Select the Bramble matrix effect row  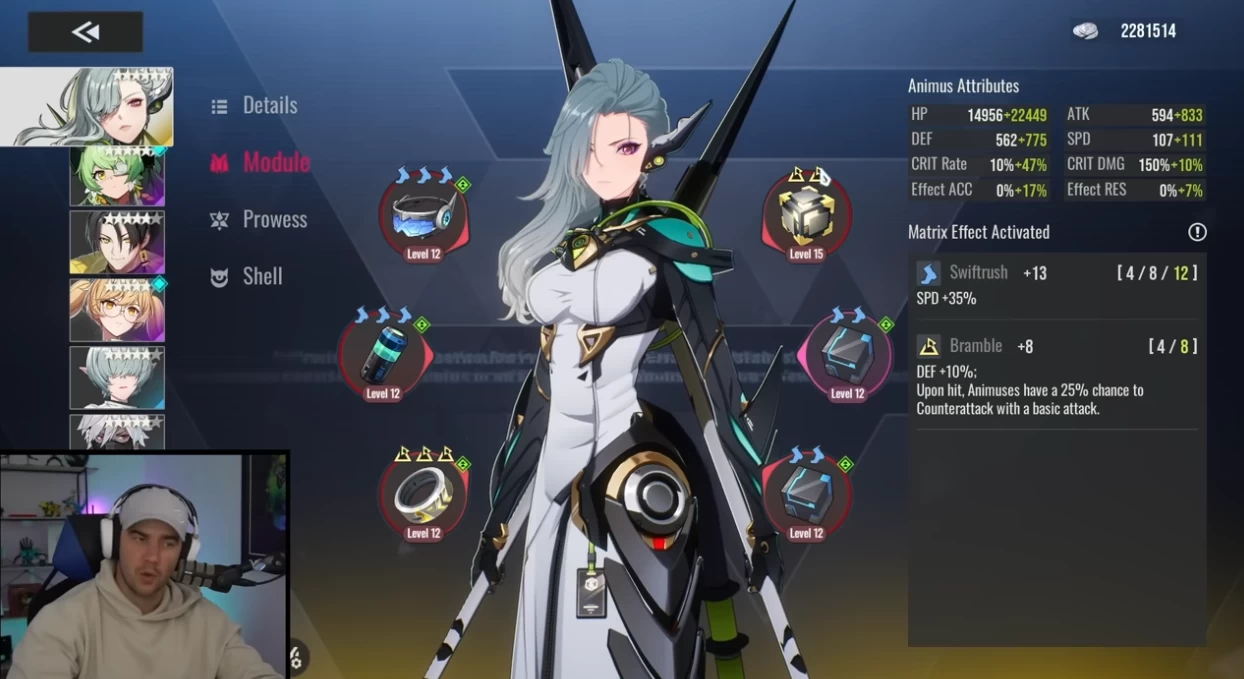1056,377
